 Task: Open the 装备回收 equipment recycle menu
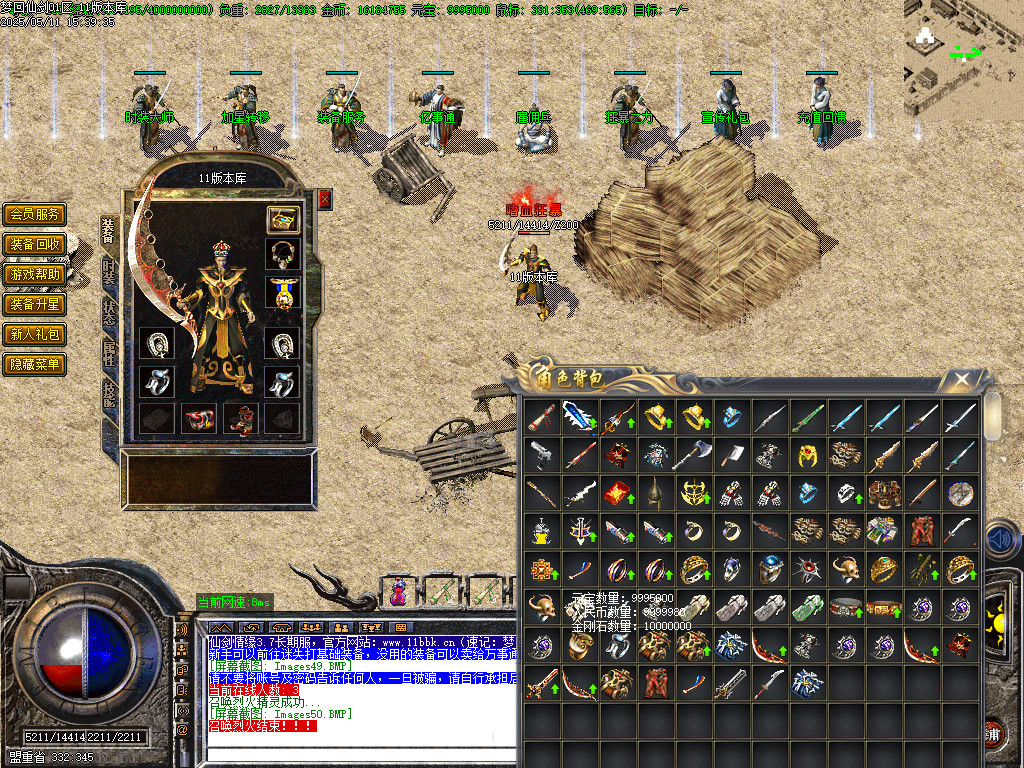[x=35, y=244]
